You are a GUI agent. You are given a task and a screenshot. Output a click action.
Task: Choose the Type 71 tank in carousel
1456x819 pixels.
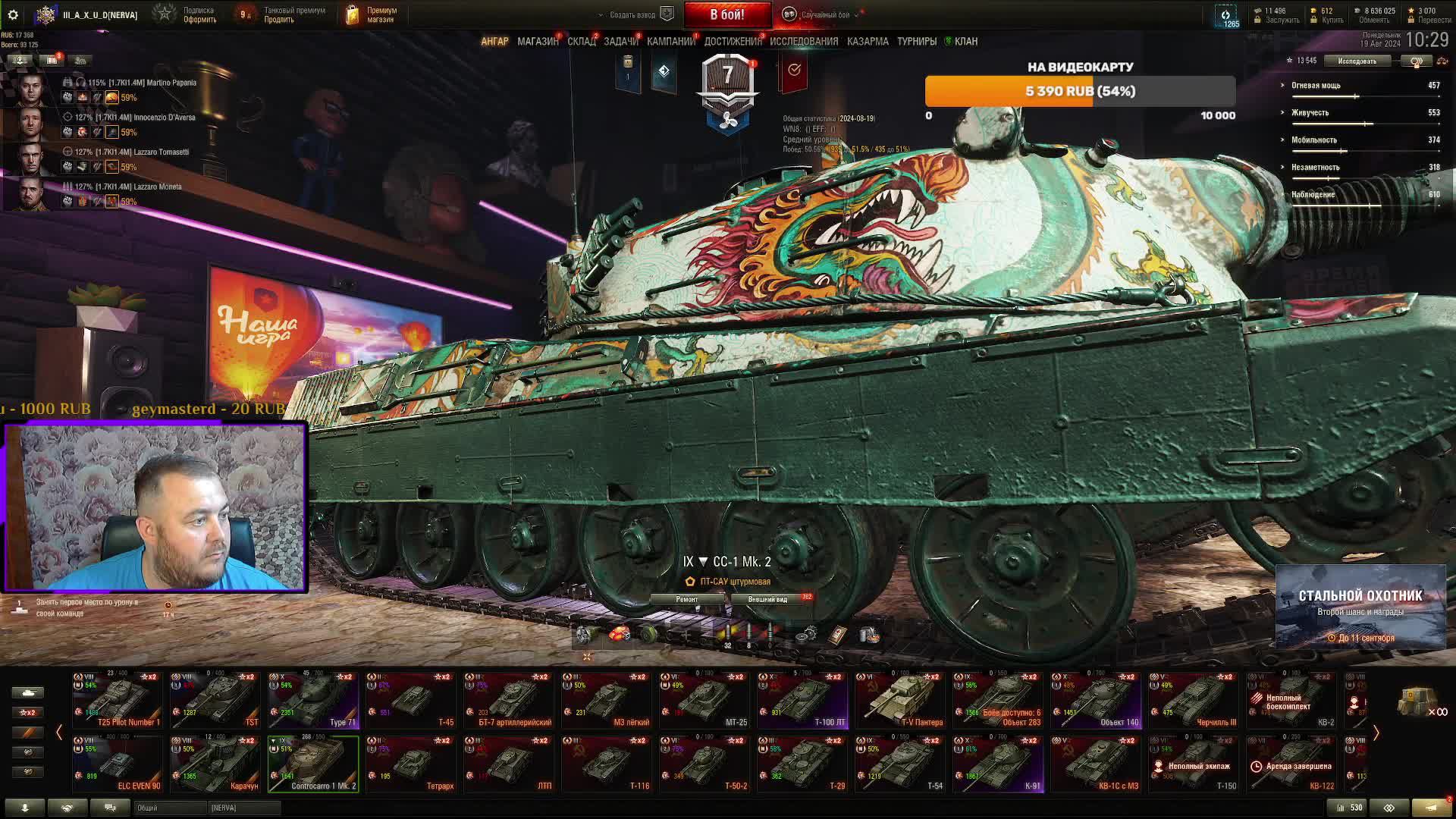pyautogui.click(x=313, y=700)
